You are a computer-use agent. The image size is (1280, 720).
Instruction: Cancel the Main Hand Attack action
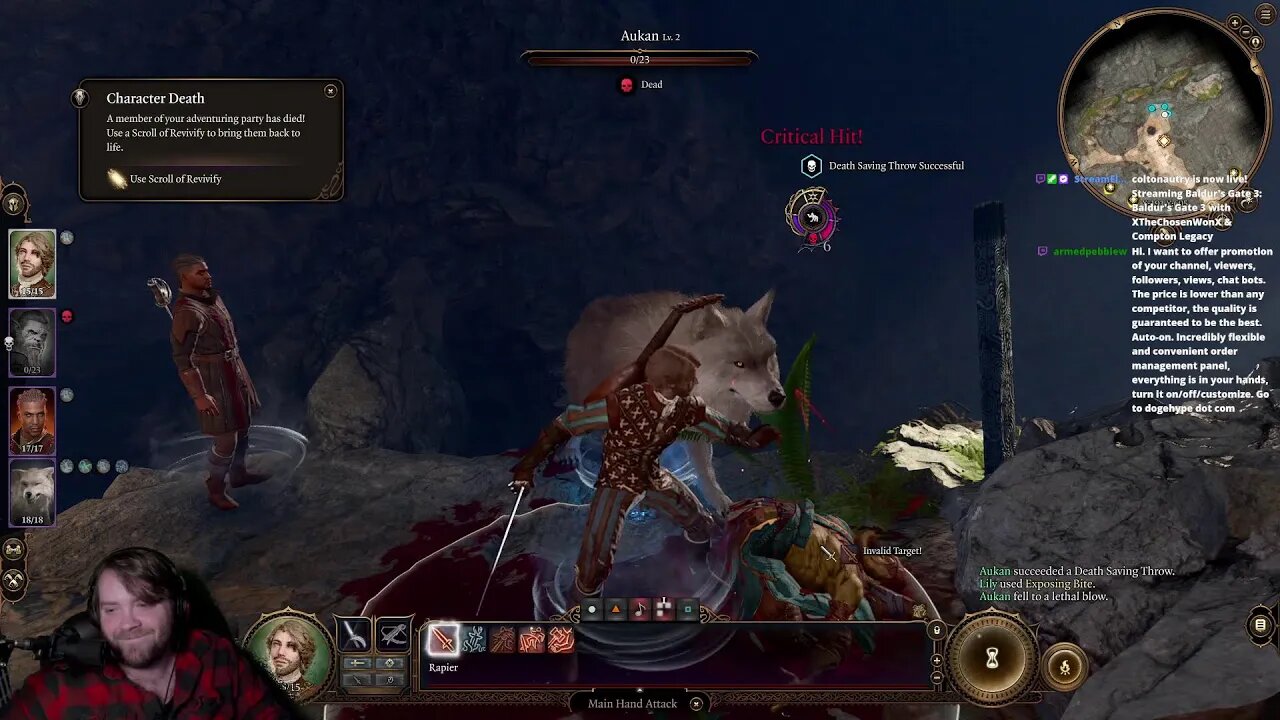click(x=696, y=704)
